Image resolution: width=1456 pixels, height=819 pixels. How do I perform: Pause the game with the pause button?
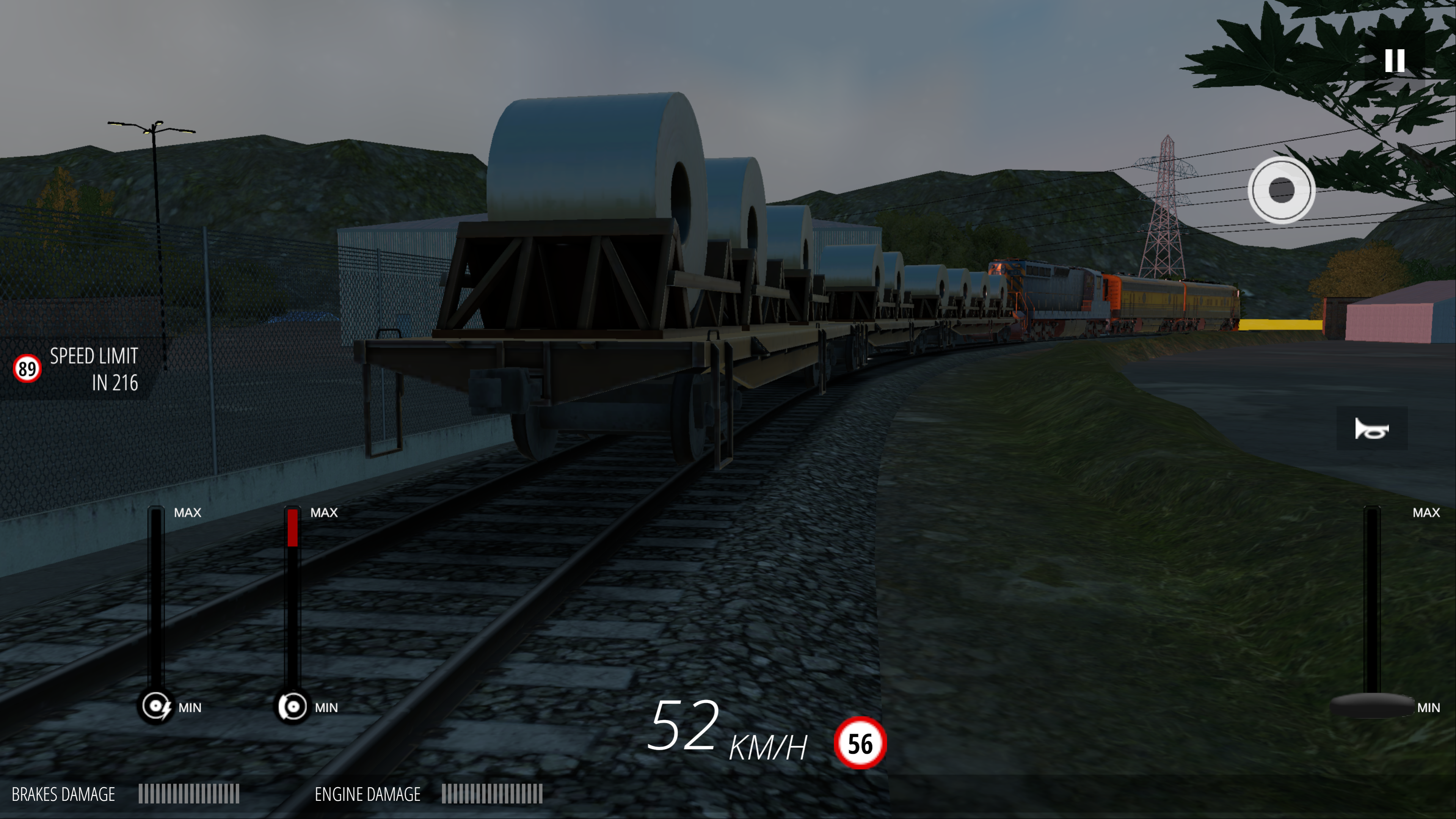pos(1394,61)
